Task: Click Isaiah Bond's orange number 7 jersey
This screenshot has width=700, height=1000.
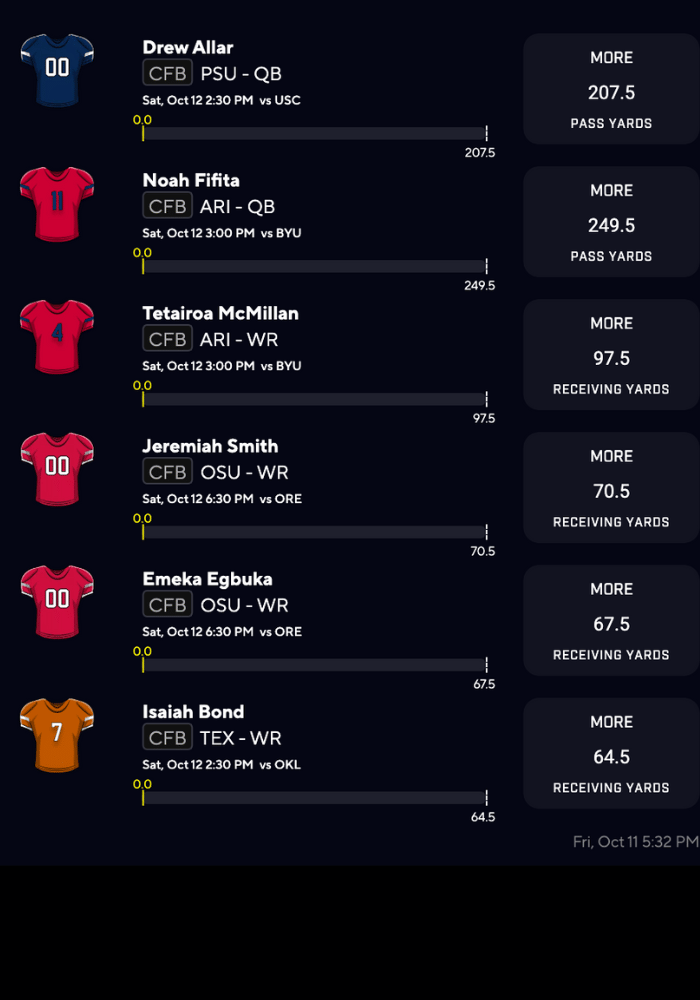Action: click(x=57, y=735)
